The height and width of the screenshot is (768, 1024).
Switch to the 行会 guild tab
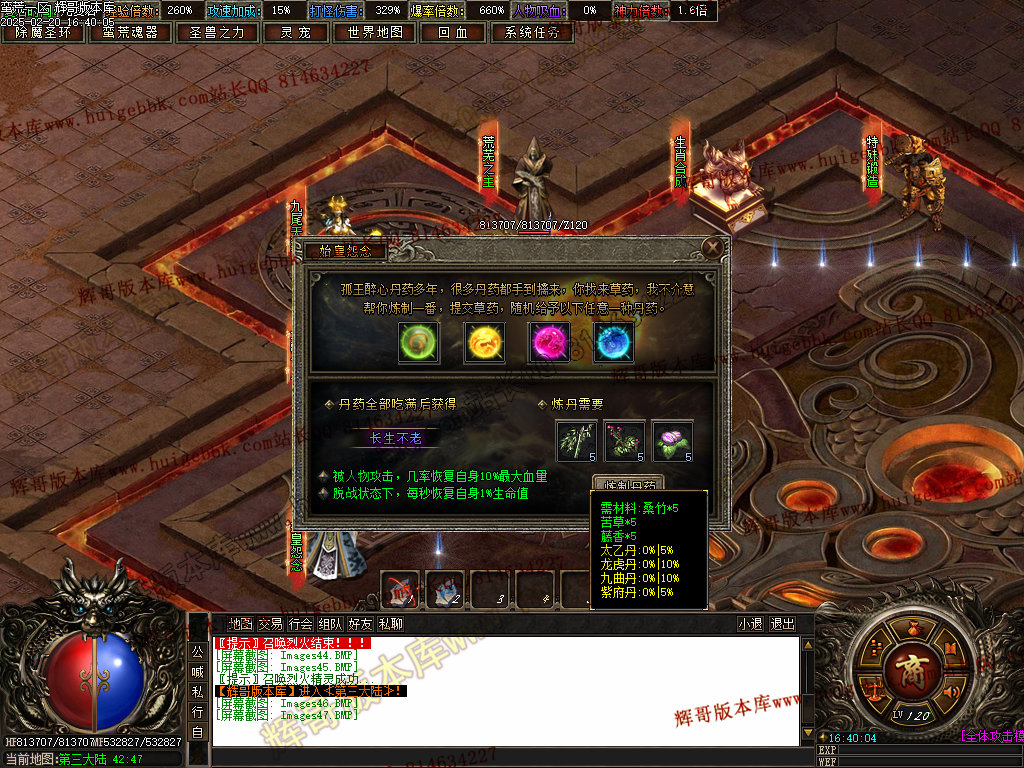click(300, 624)
